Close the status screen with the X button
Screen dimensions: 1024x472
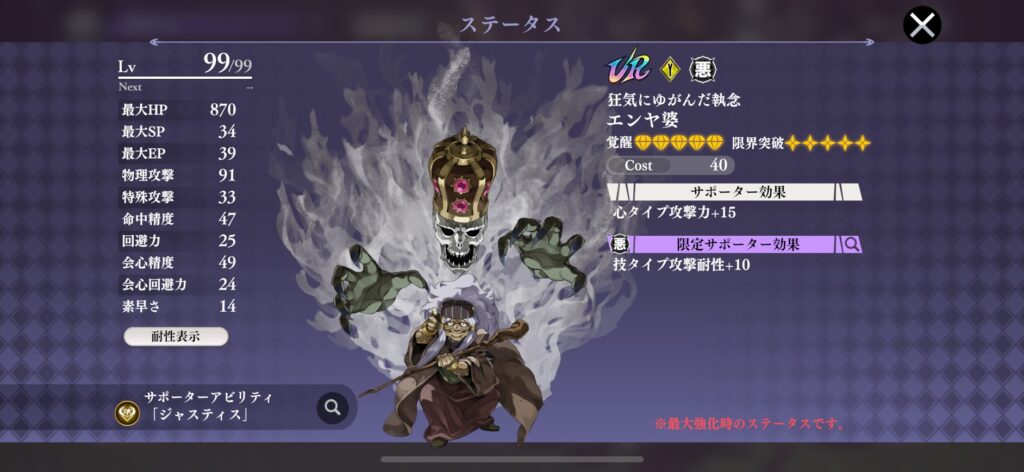point(922,25)
